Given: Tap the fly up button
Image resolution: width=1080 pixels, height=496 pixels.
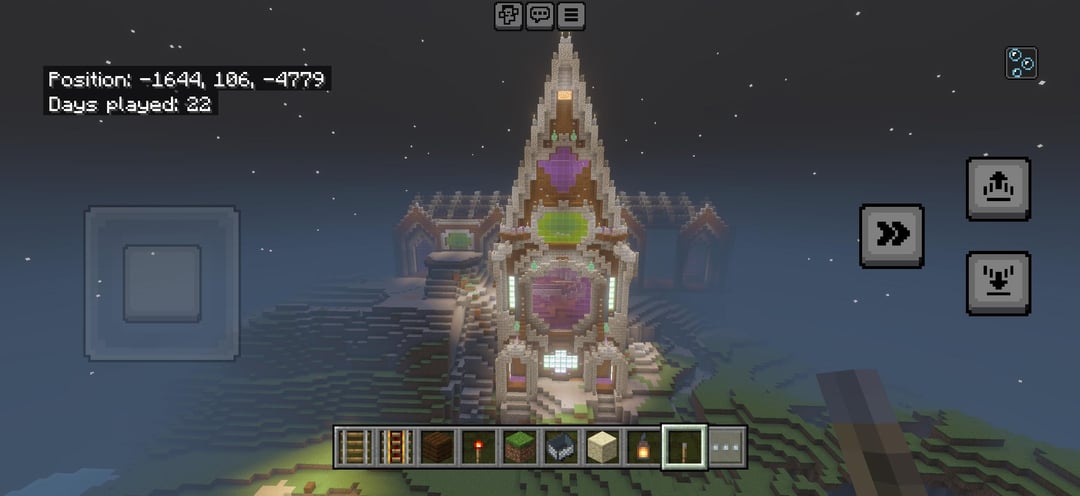Looking at the screenshot, I should coord(997,188).
